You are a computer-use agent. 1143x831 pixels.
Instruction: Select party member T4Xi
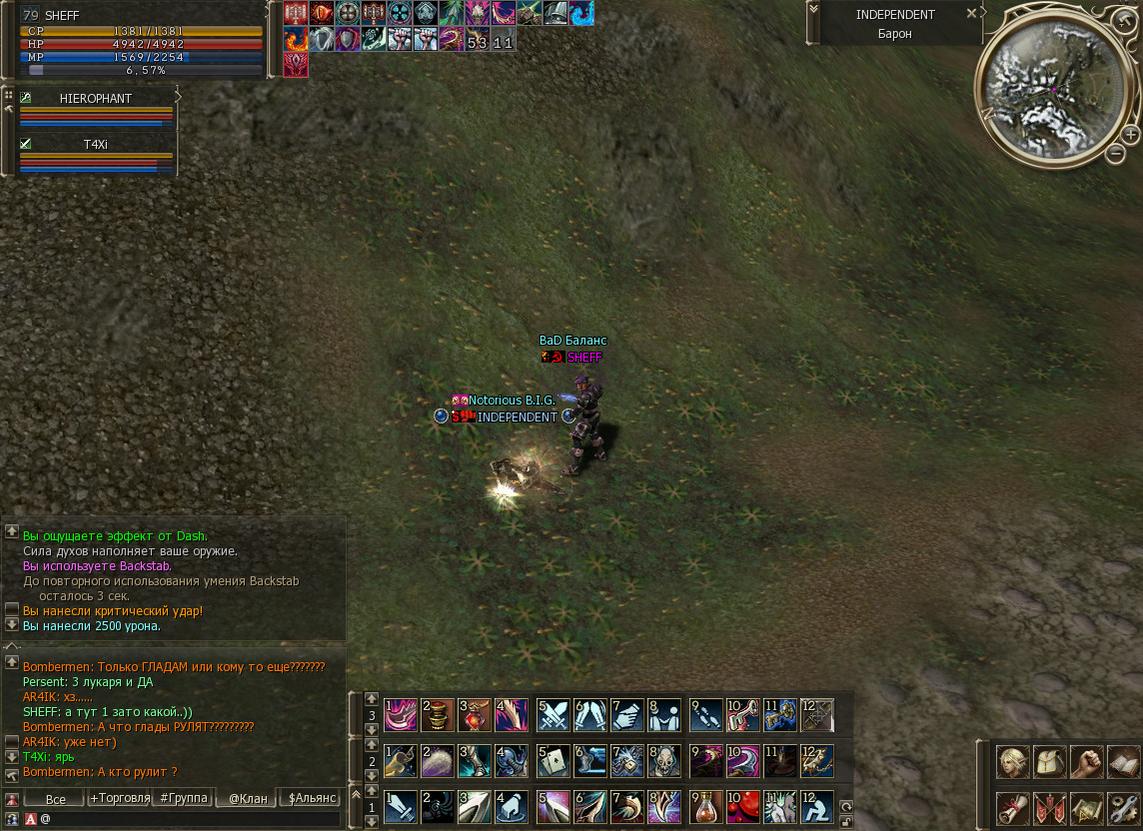tap(96, 144)
